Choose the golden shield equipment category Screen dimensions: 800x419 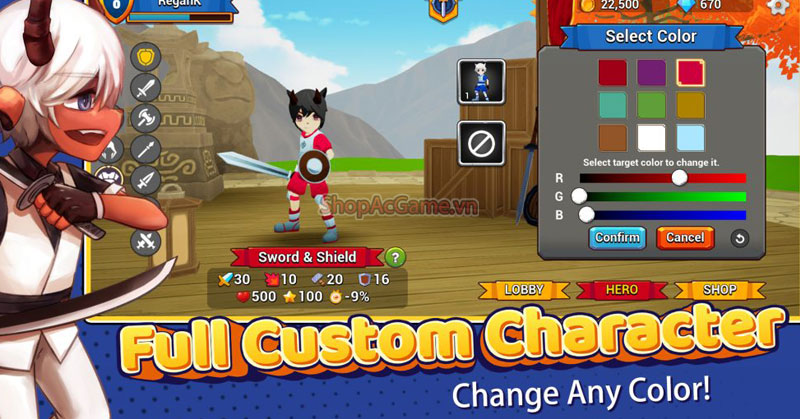pos(145,57)
